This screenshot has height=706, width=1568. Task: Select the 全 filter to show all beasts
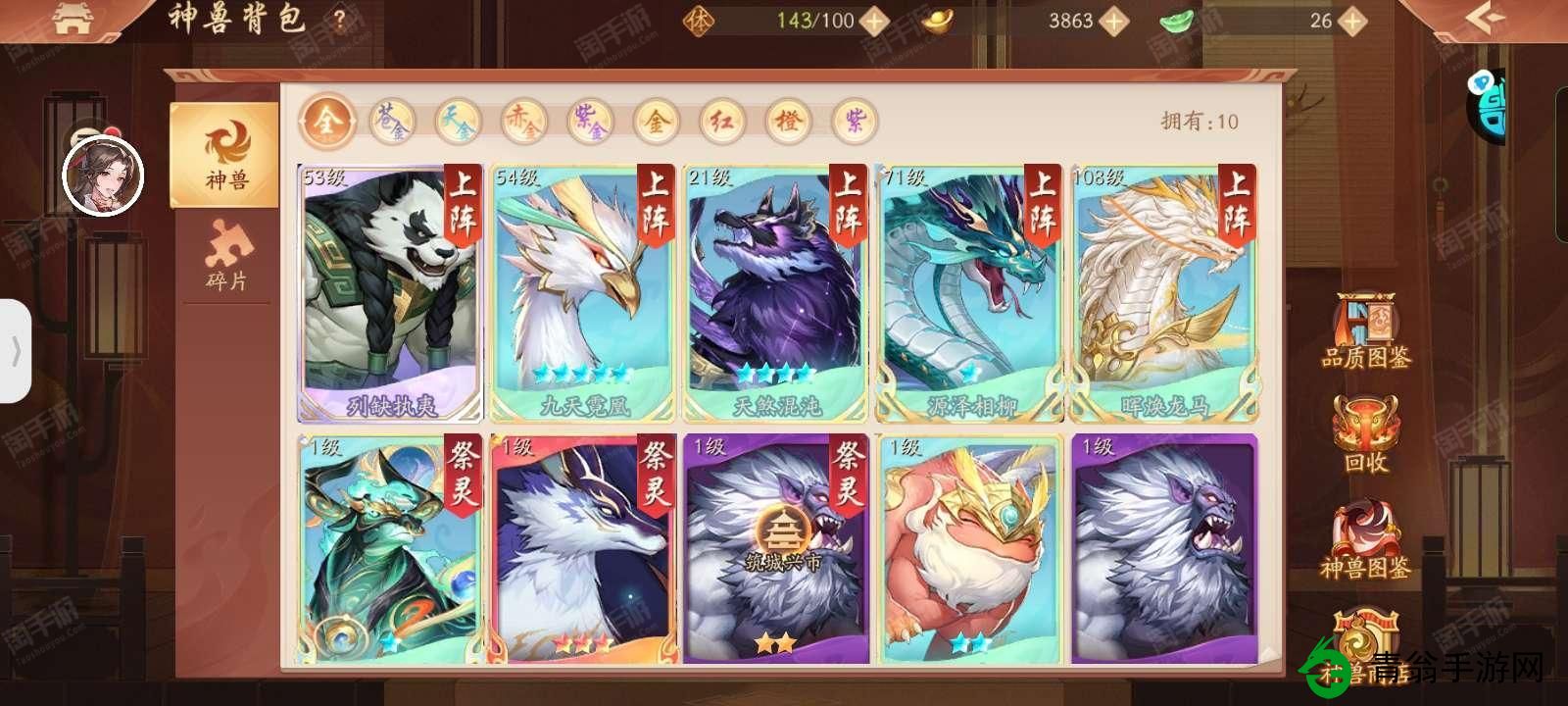point(326,122)
